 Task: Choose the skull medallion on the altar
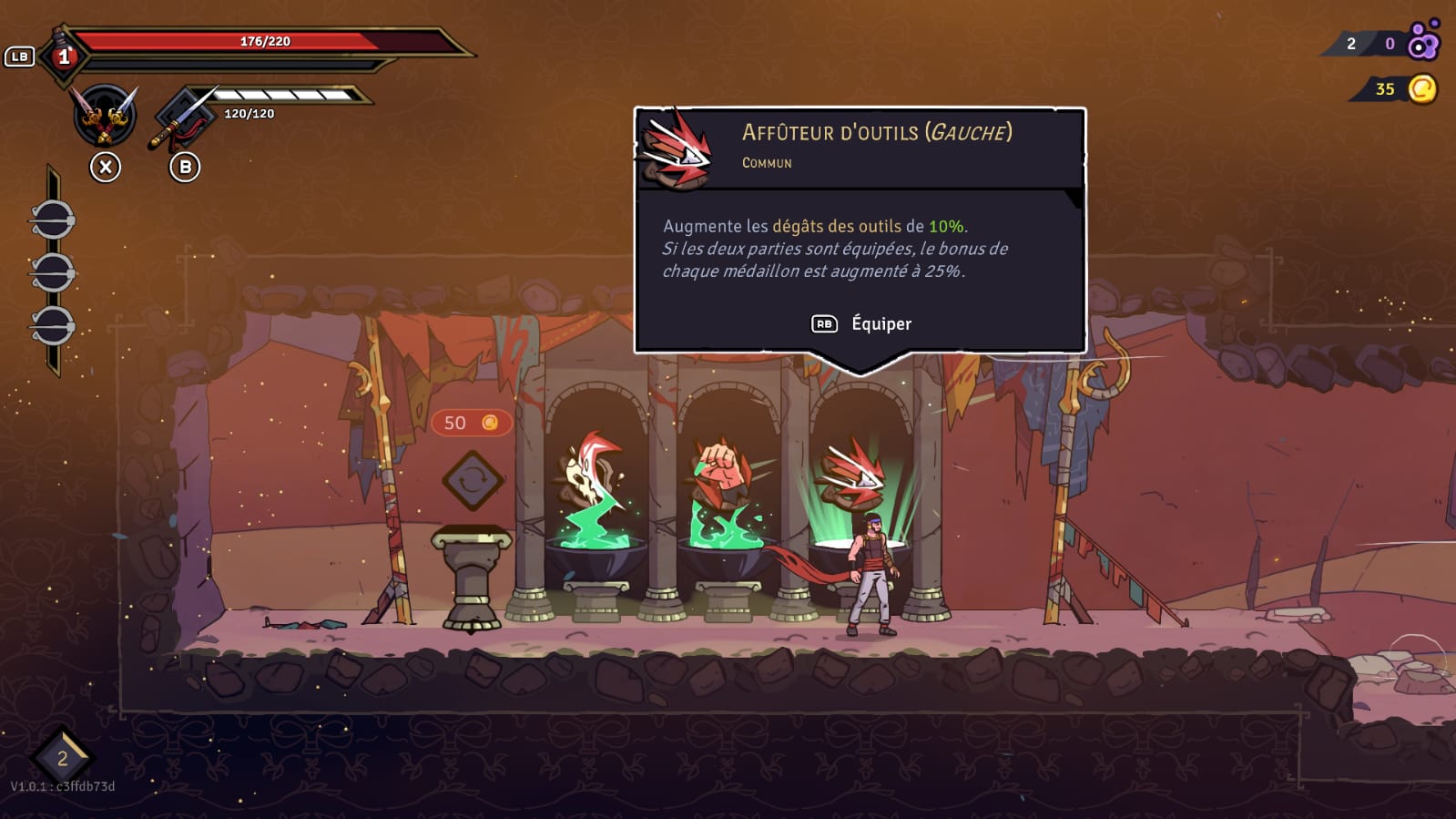coord(591,471)
